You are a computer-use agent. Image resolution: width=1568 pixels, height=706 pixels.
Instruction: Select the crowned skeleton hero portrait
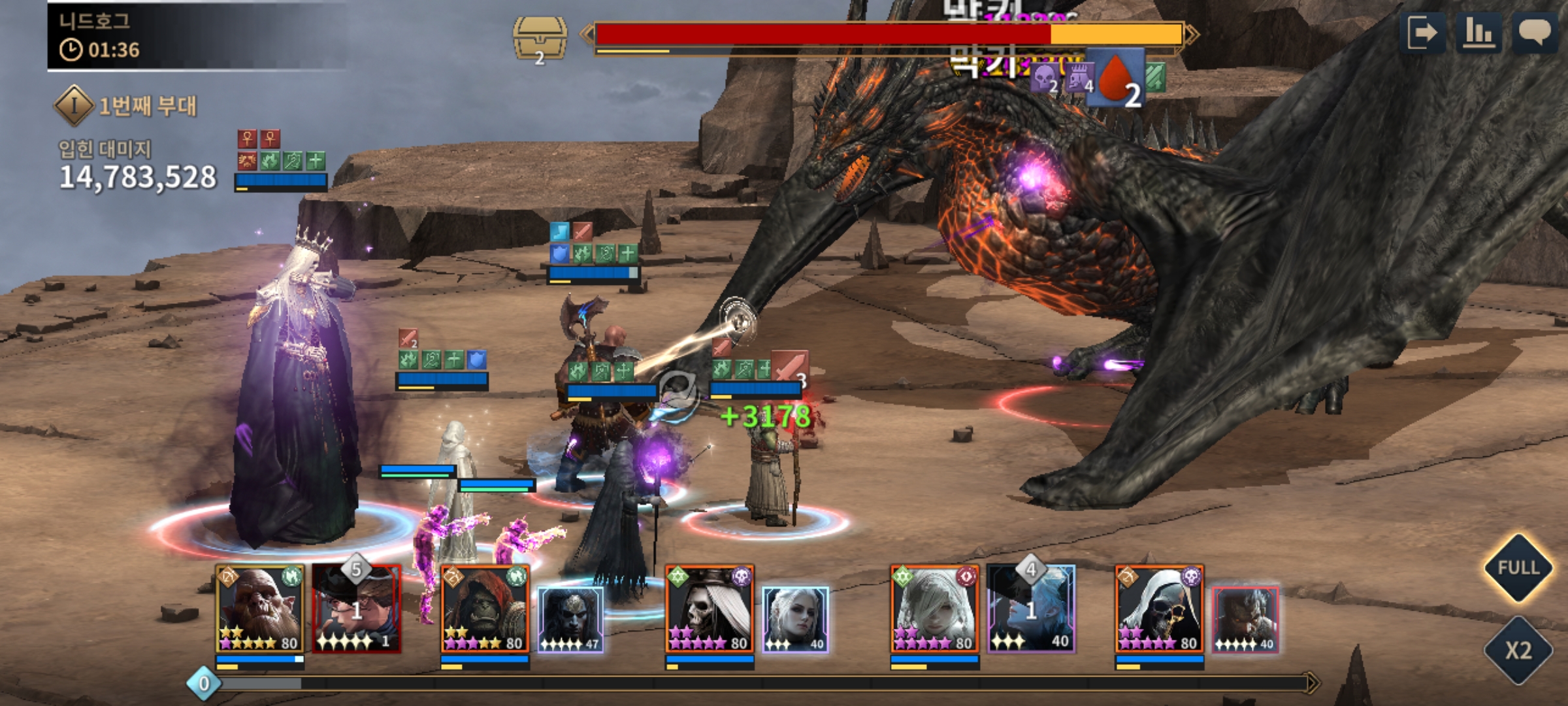click(710, 609)
